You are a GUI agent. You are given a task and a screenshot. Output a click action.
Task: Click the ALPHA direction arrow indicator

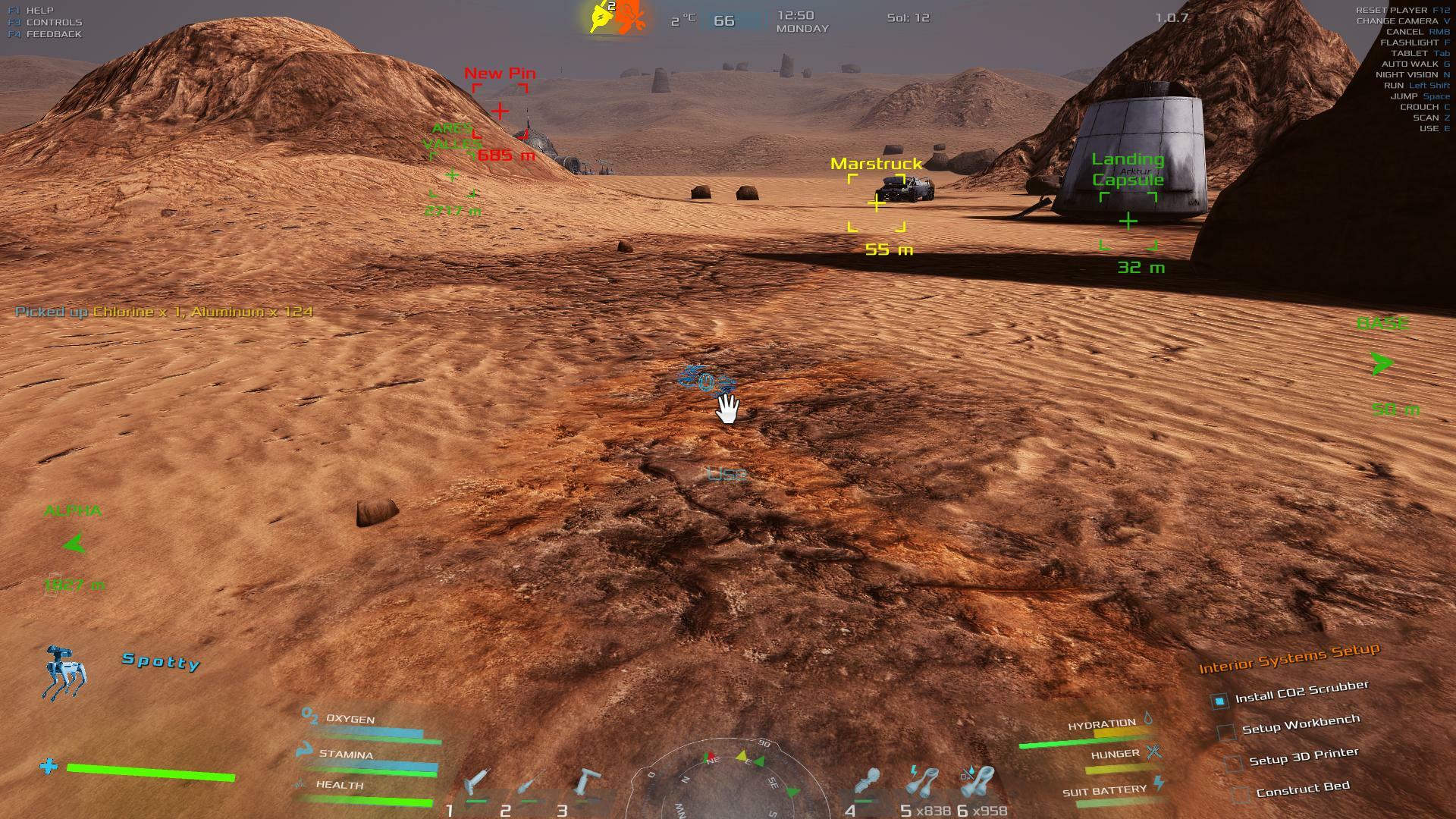point(74,544)
